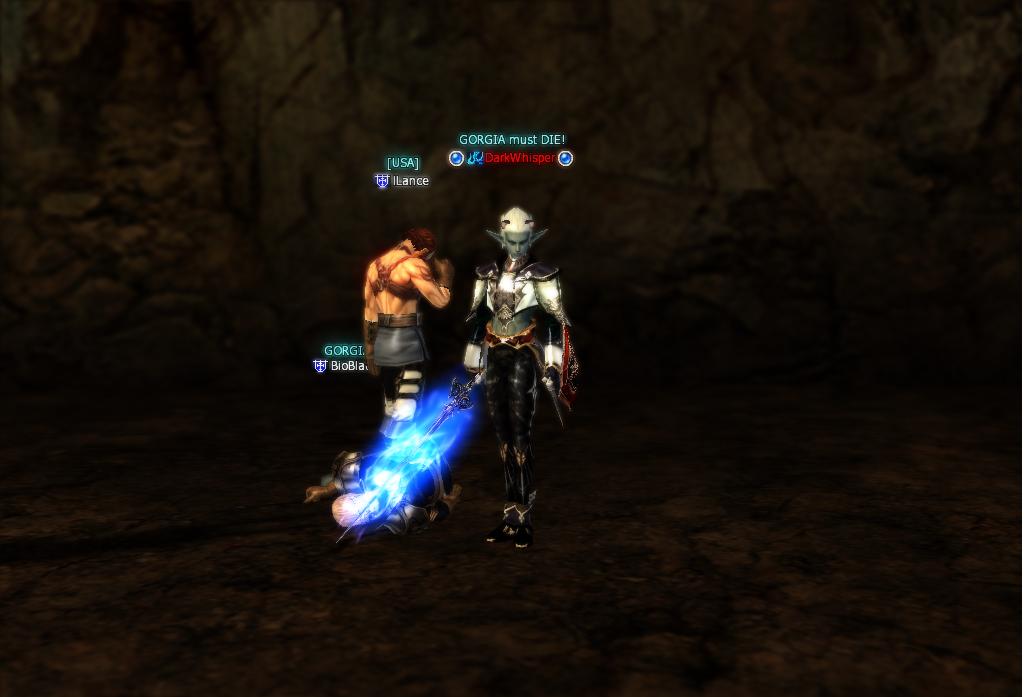Target the player by DarkWhisper's red nameplate
The width and height of the screenshot is (1024, 697).
(x=520, y=158)
